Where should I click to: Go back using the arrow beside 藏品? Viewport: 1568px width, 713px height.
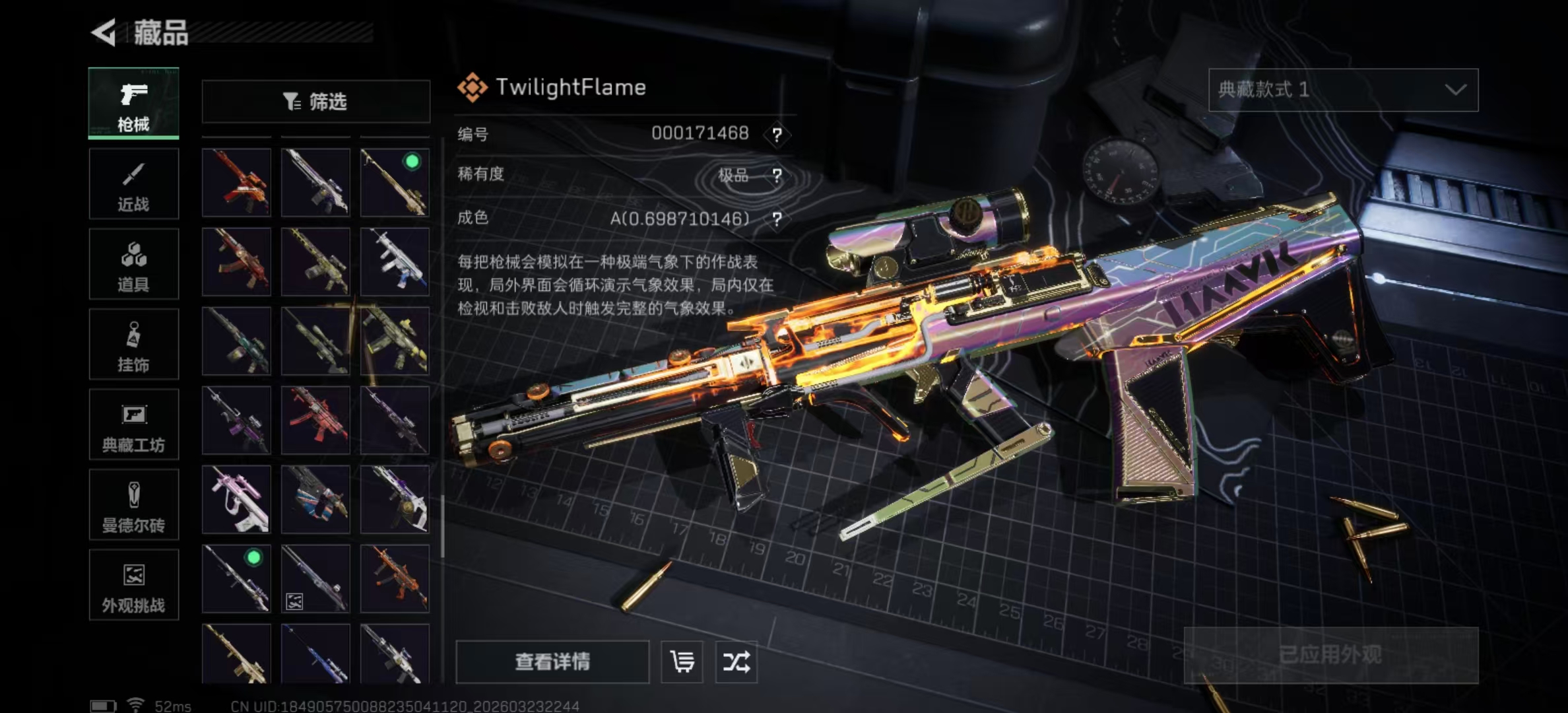click(104, 32)
